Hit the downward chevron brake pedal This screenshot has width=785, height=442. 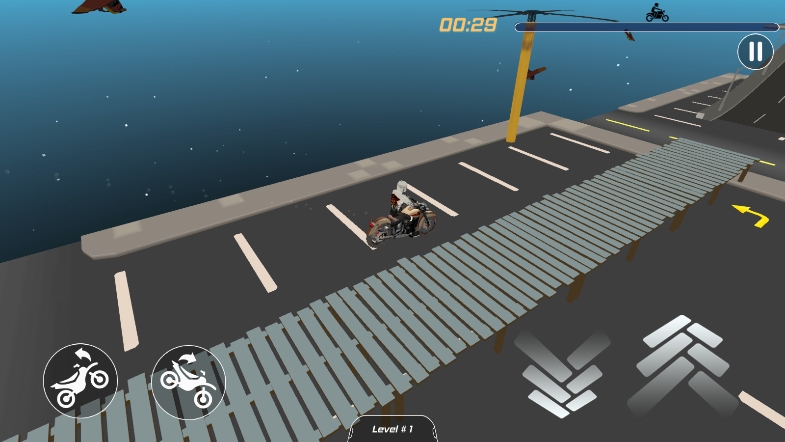coord(562,372)
